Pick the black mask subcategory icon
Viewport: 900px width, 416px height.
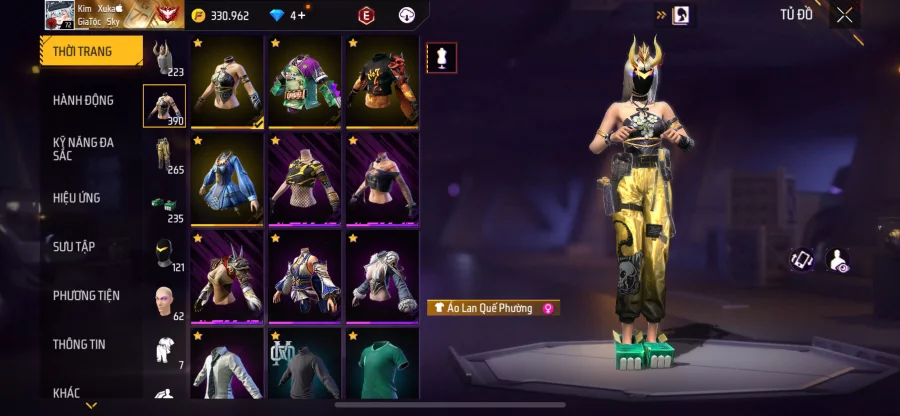coord(164,253)
